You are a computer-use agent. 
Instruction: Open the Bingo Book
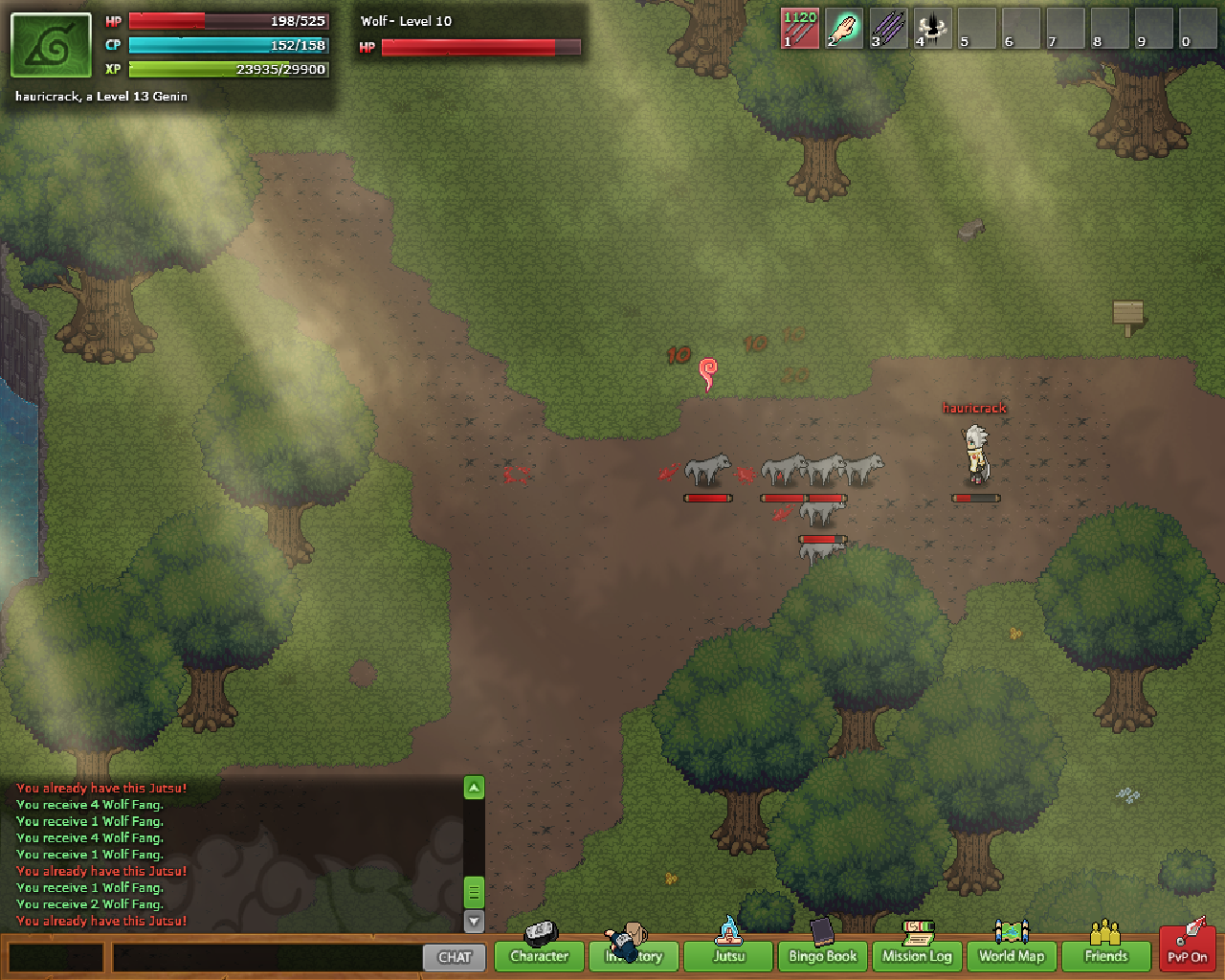pos(822,955)
